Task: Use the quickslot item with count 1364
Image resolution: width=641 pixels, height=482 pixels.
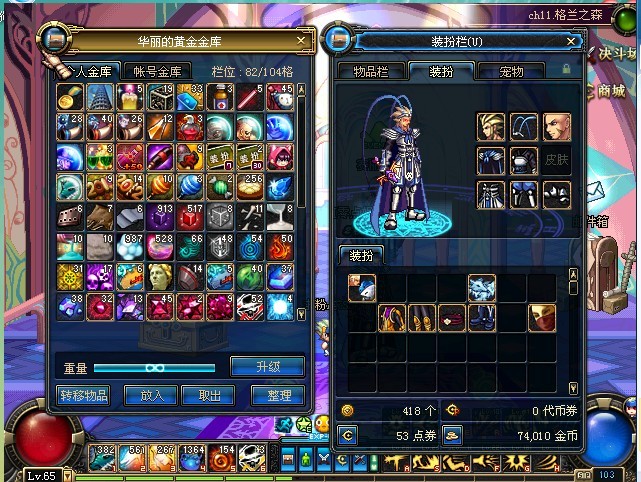Action: pos(192,459)
